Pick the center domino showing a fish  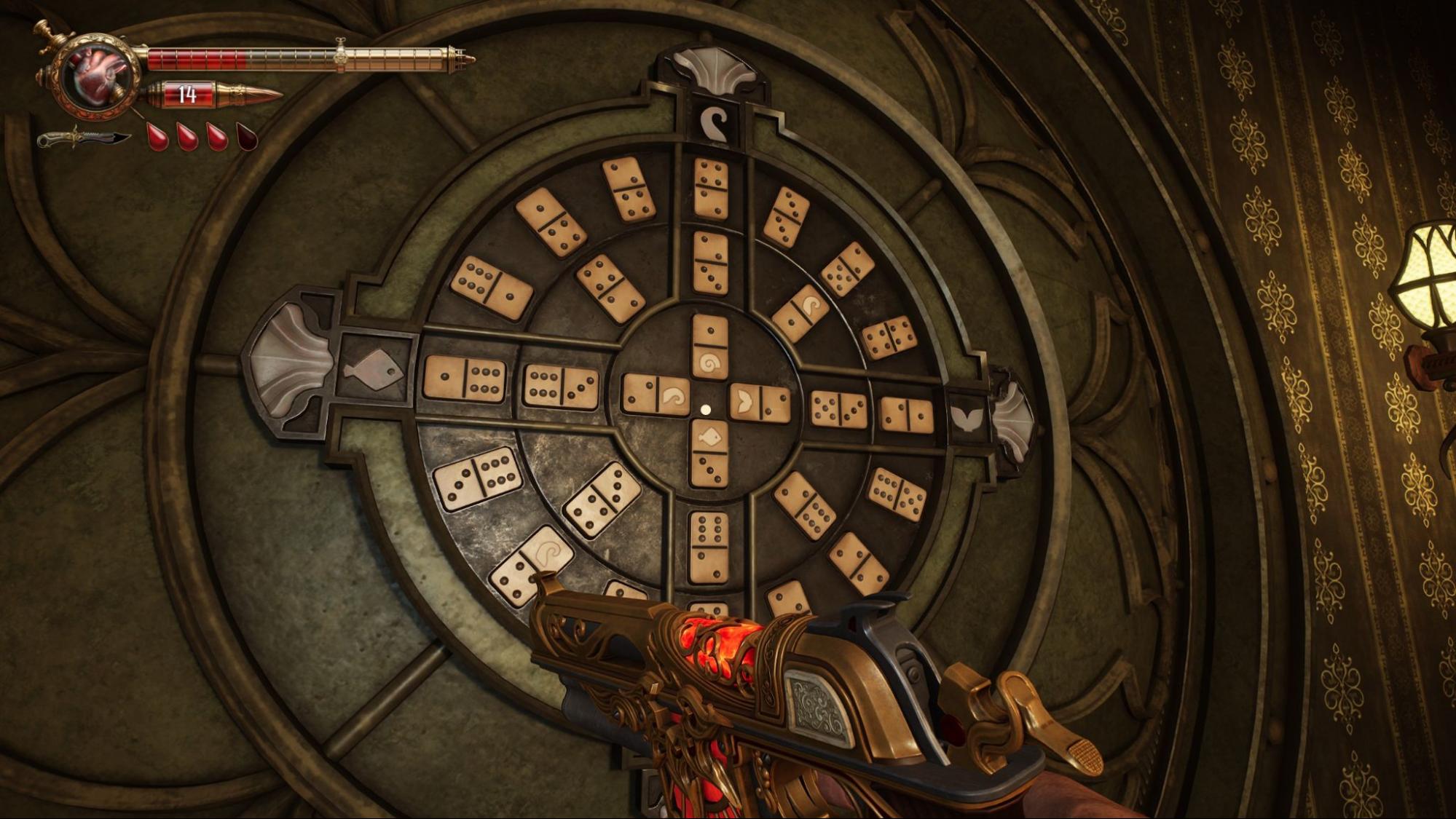pos(709,453)
